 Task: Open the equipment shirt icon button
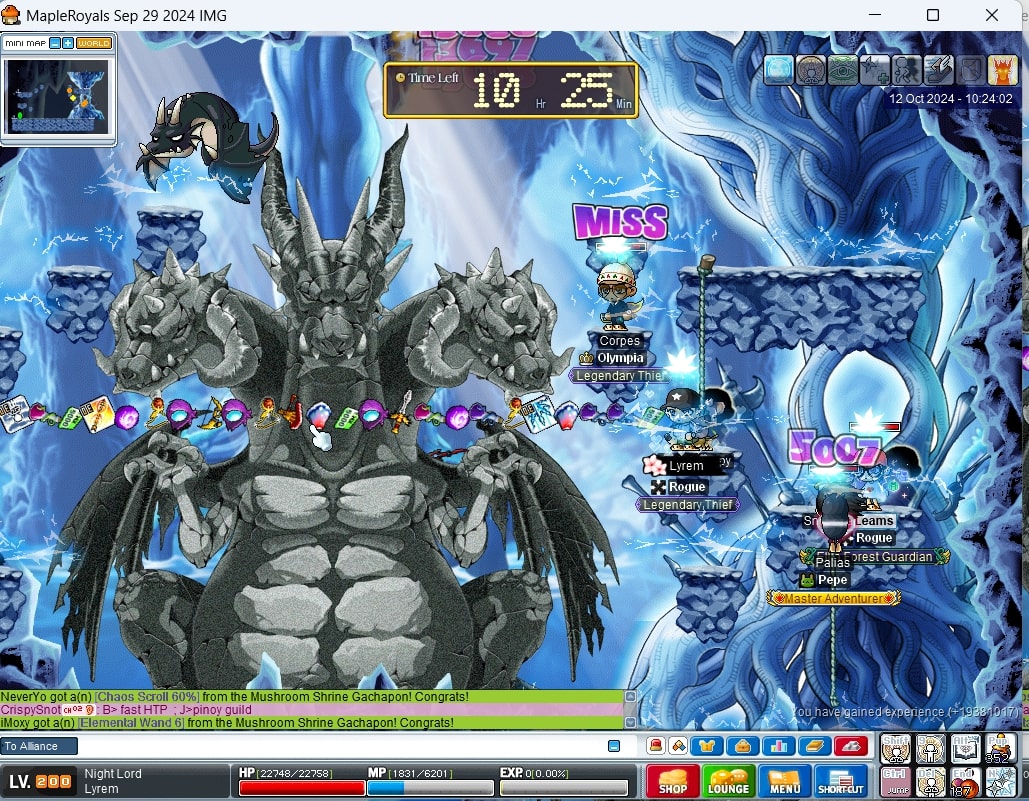click(708, 746)
